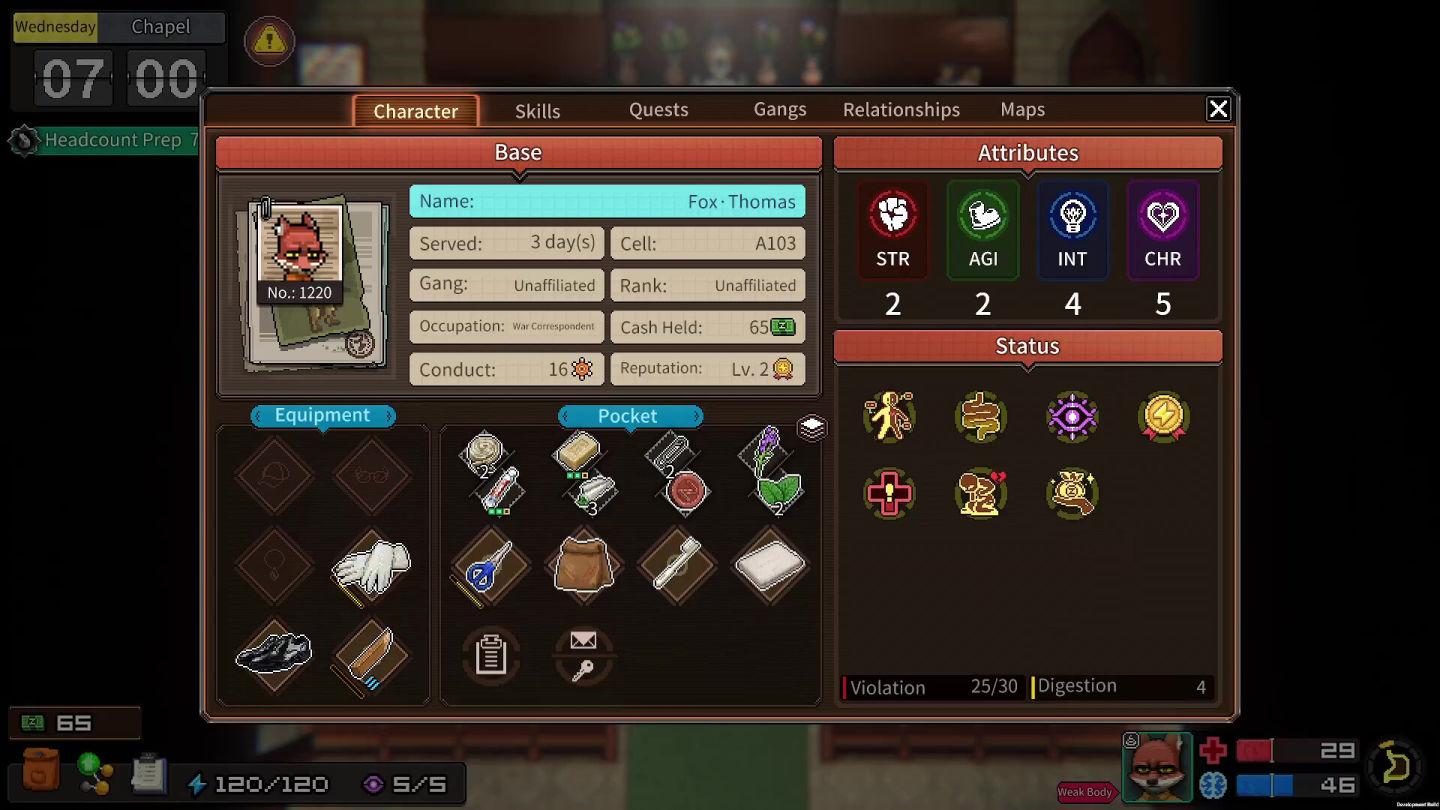The height and width of the screenshot is (810, 1440).
Task: Close the character window
Action: [1218, 109]
